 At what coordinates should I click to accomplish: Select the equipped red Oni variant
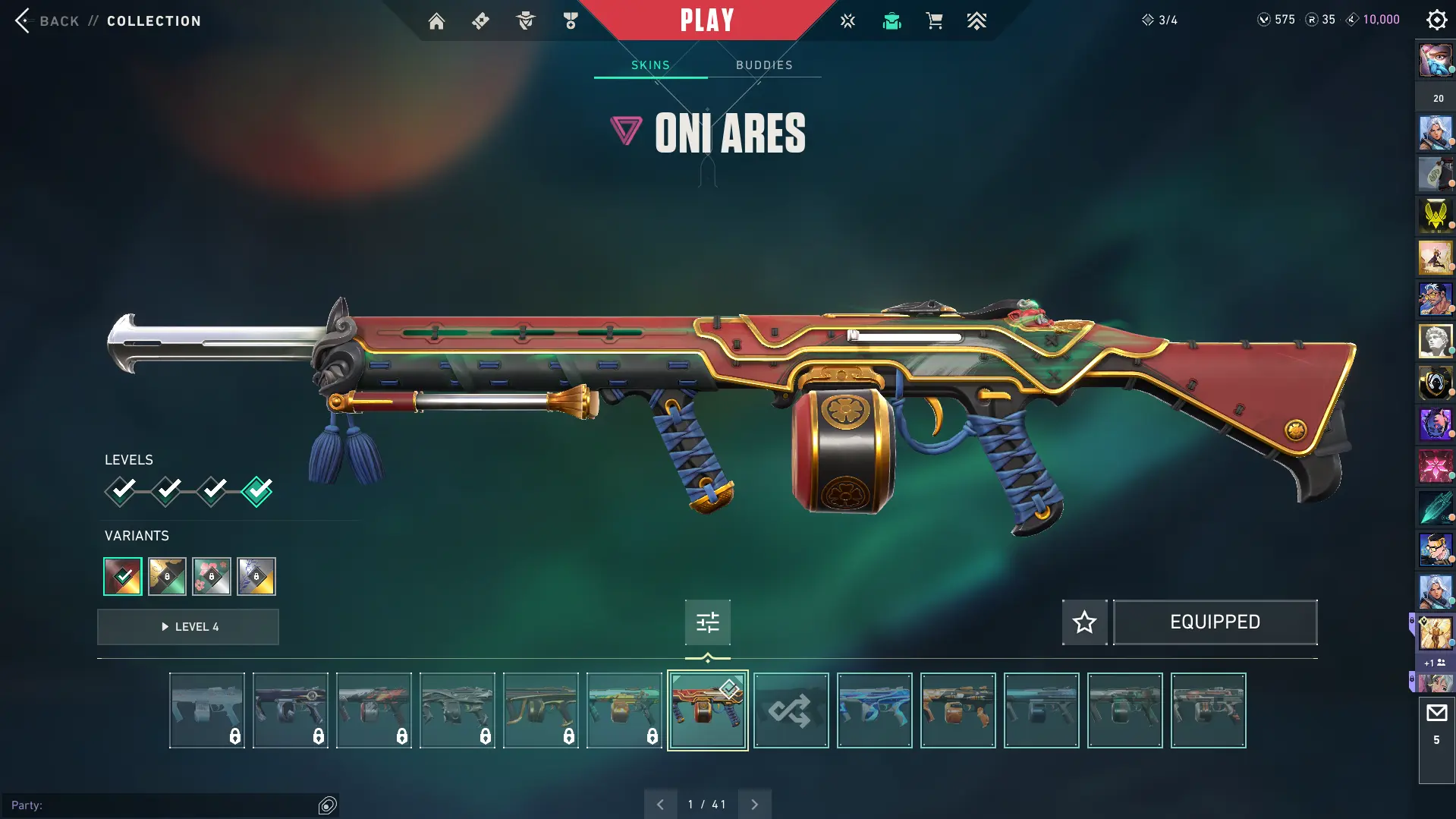123,577
